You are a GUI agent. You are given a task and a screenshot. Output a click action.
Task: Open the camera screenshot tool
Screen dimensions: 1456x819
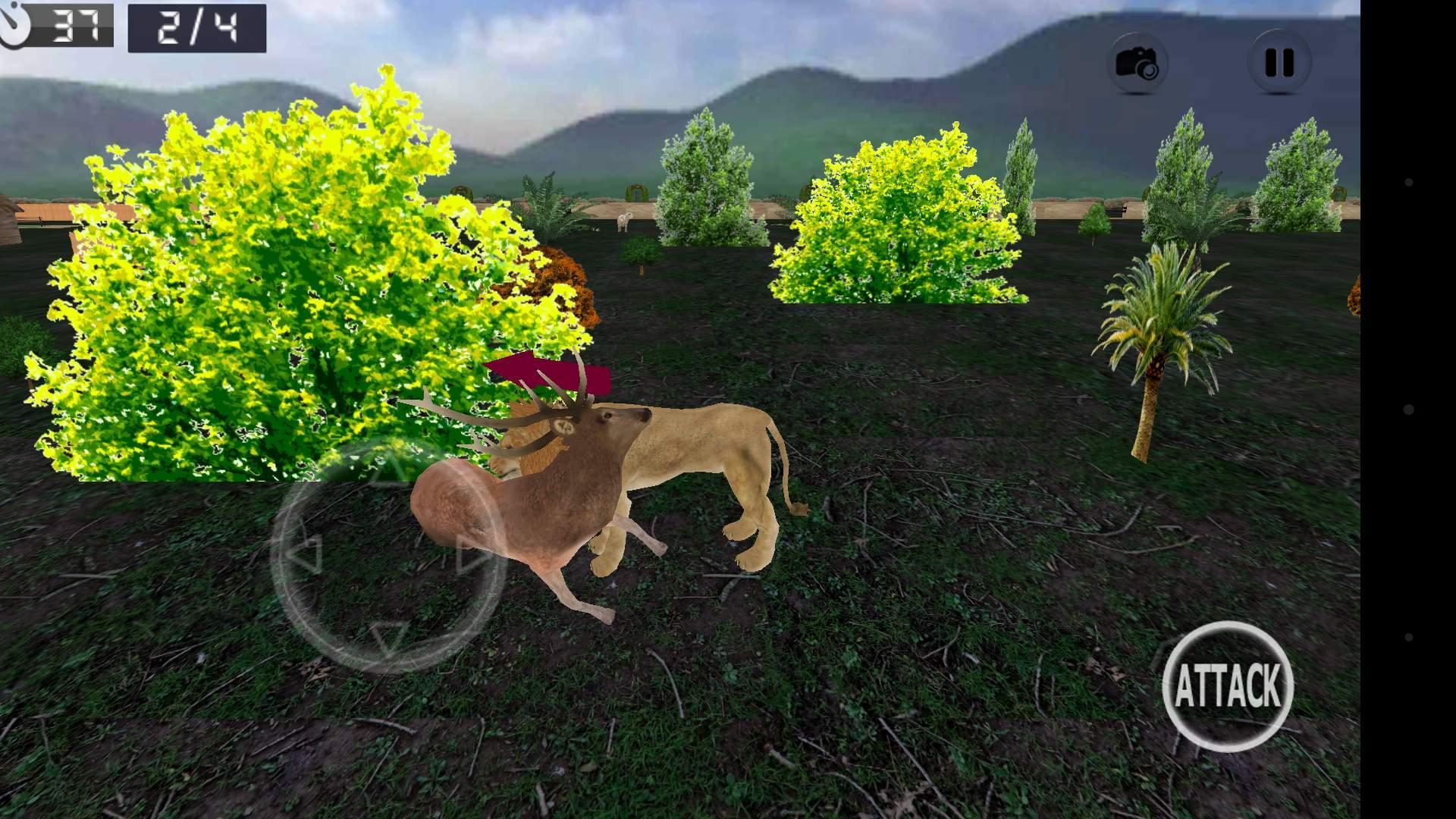(x=1141, y=64)
